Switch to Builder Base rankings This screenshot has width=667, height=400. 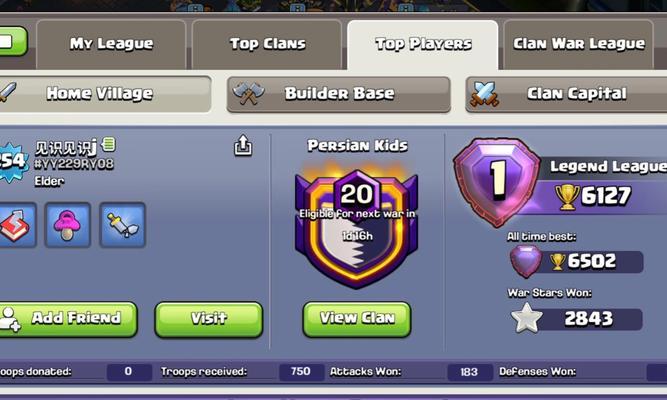338,94
